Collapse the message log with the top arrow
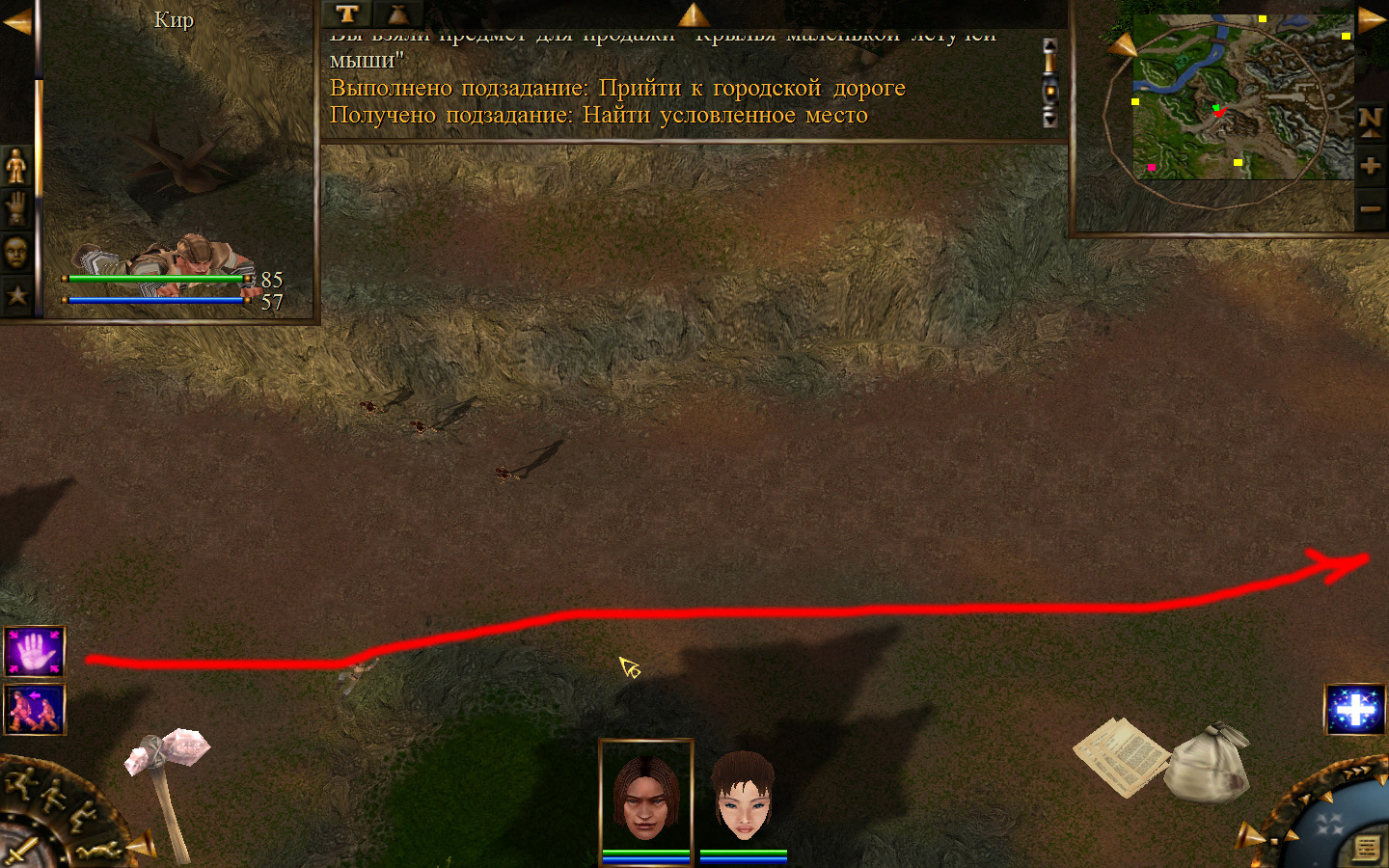 click(x=693, y=14)
